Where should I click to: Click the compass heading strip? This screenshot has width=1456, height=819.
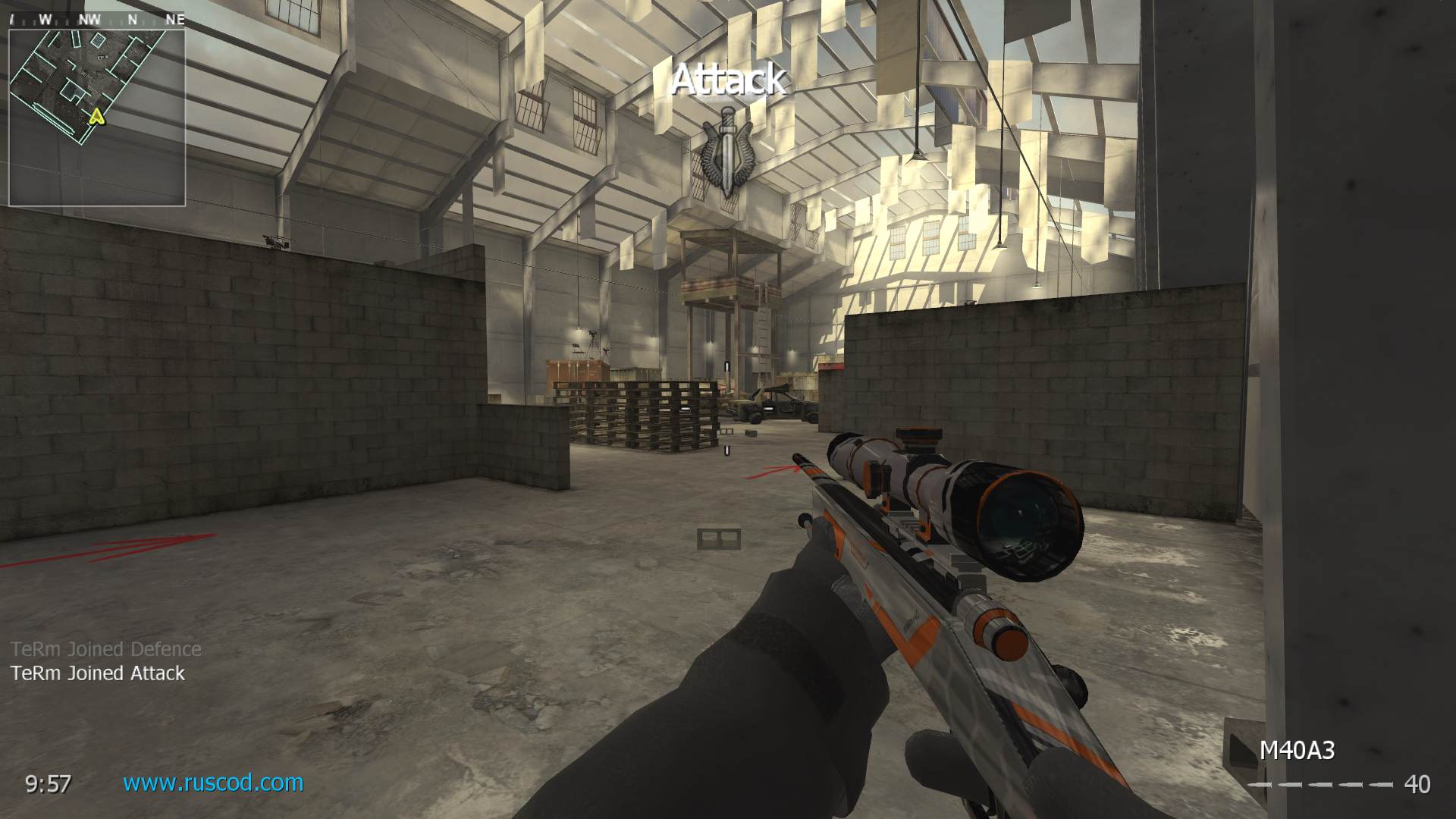click(x=97, y=20)
